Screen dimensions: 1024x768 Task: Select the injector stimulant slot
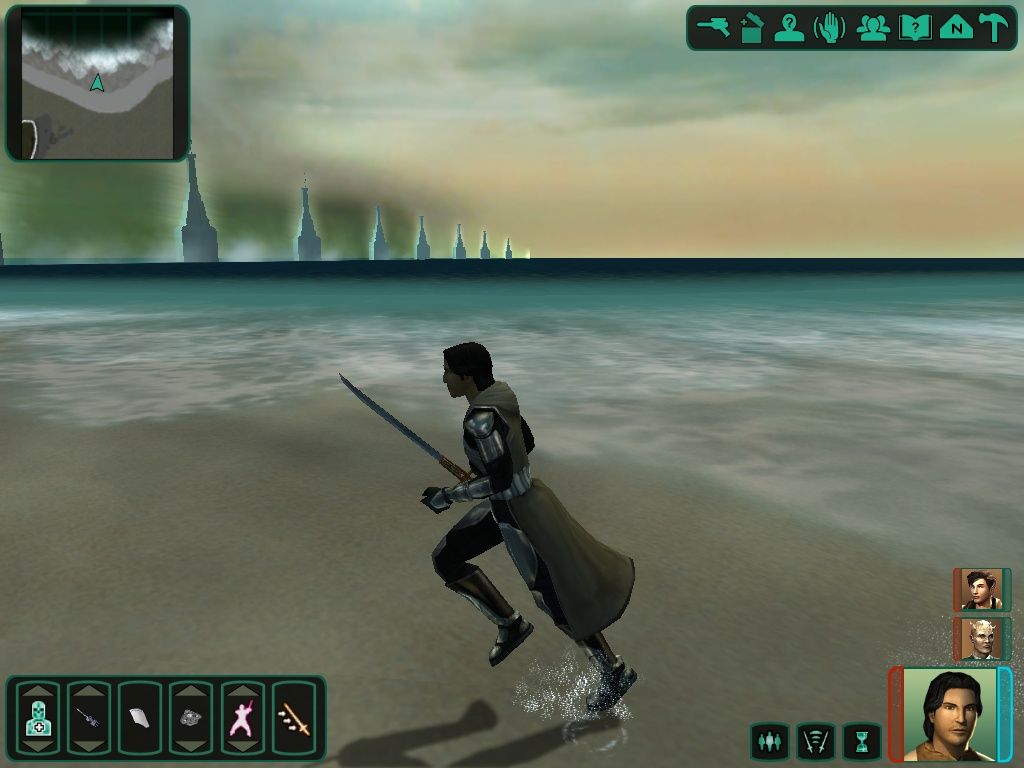click(88, 718)
